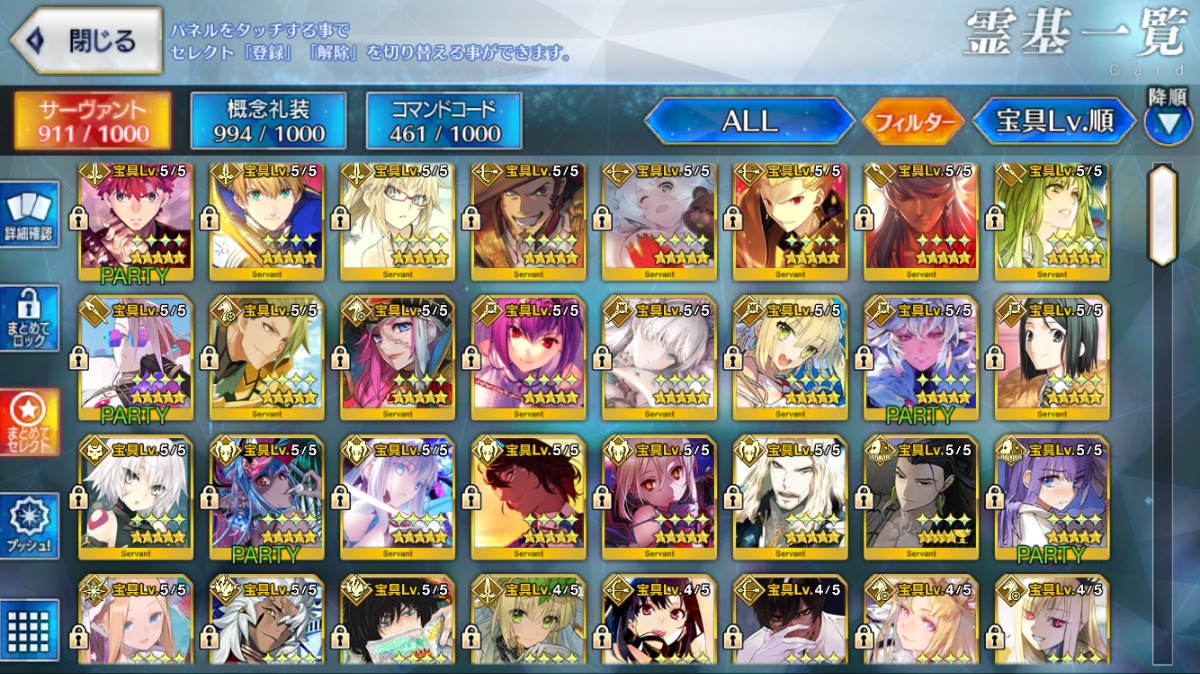Select the bearded pirate-hat servant card

click(527, 220)
